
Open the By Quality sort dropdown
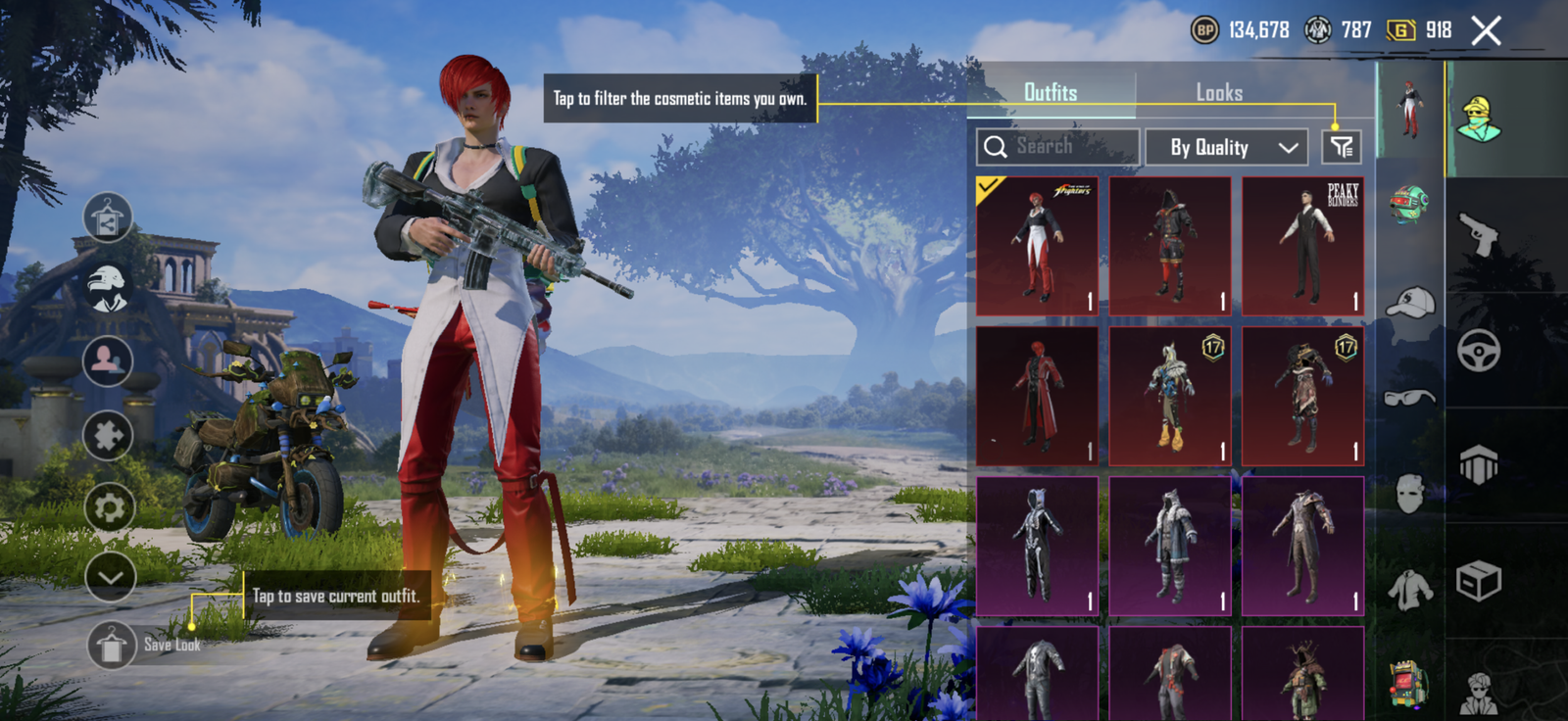pyautogui.click(x=1227, y=148)
